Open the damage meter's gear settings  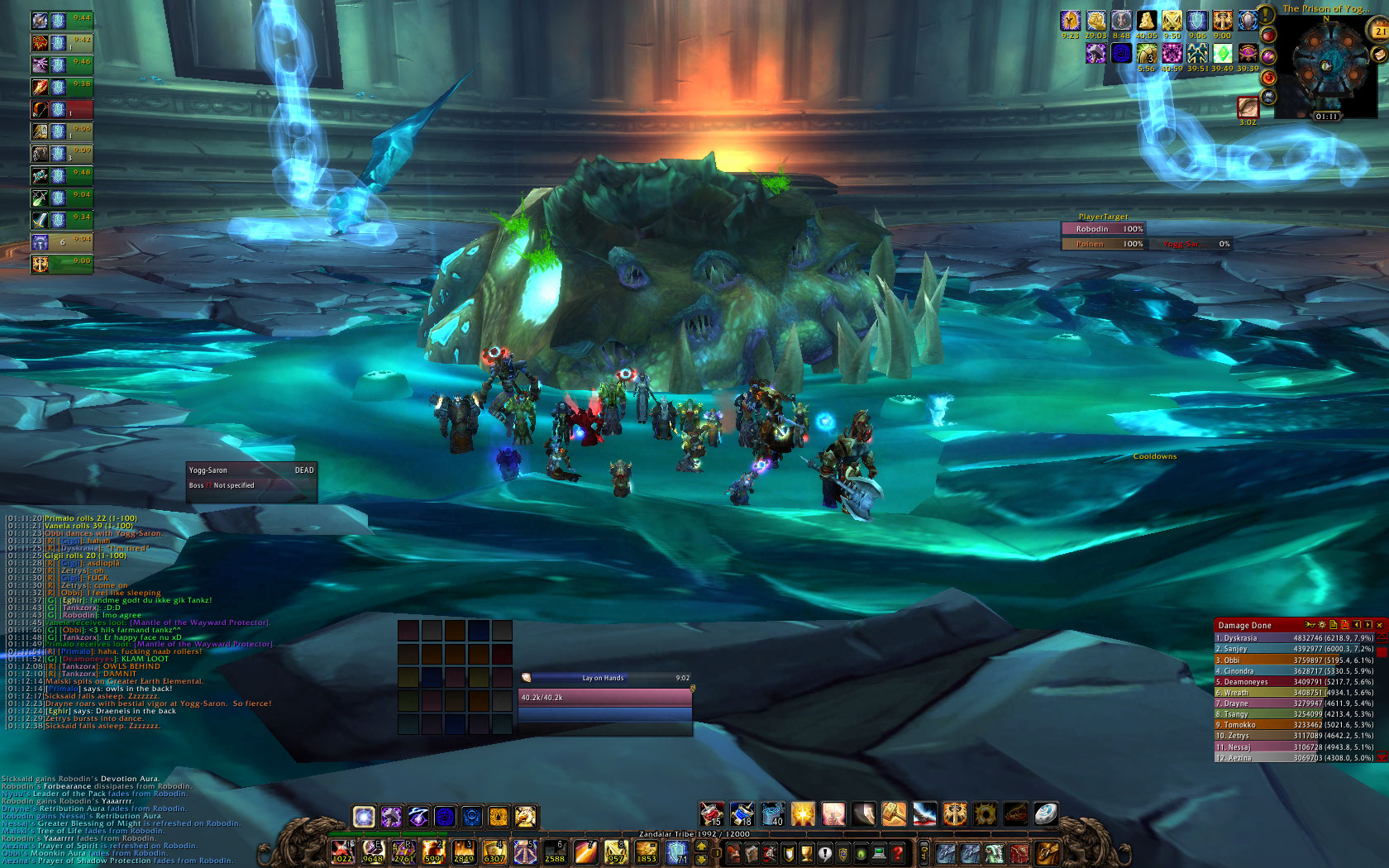[x=1321, y=625]
